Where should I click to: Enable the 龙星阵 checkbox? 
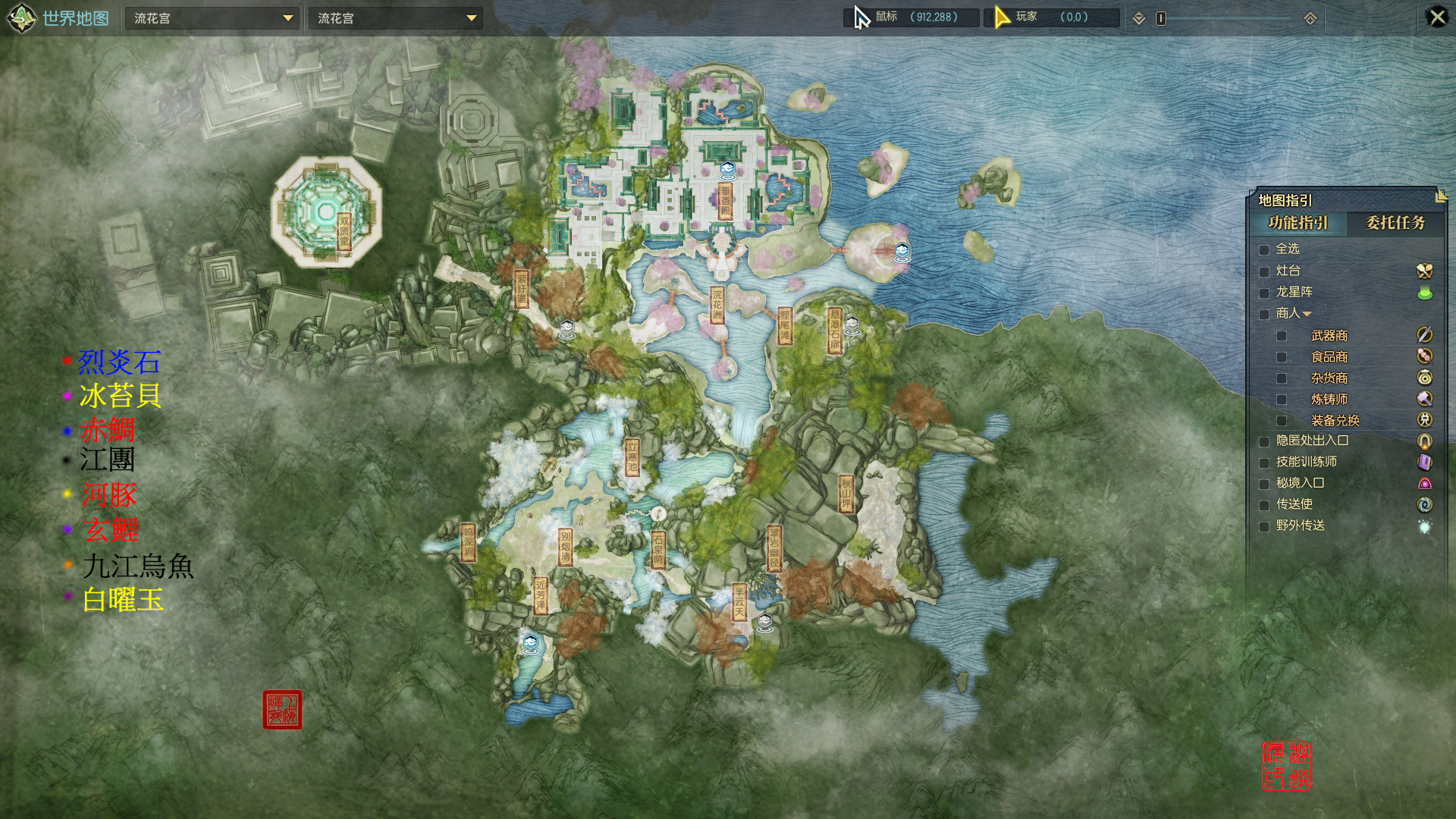click(1264, 293)
